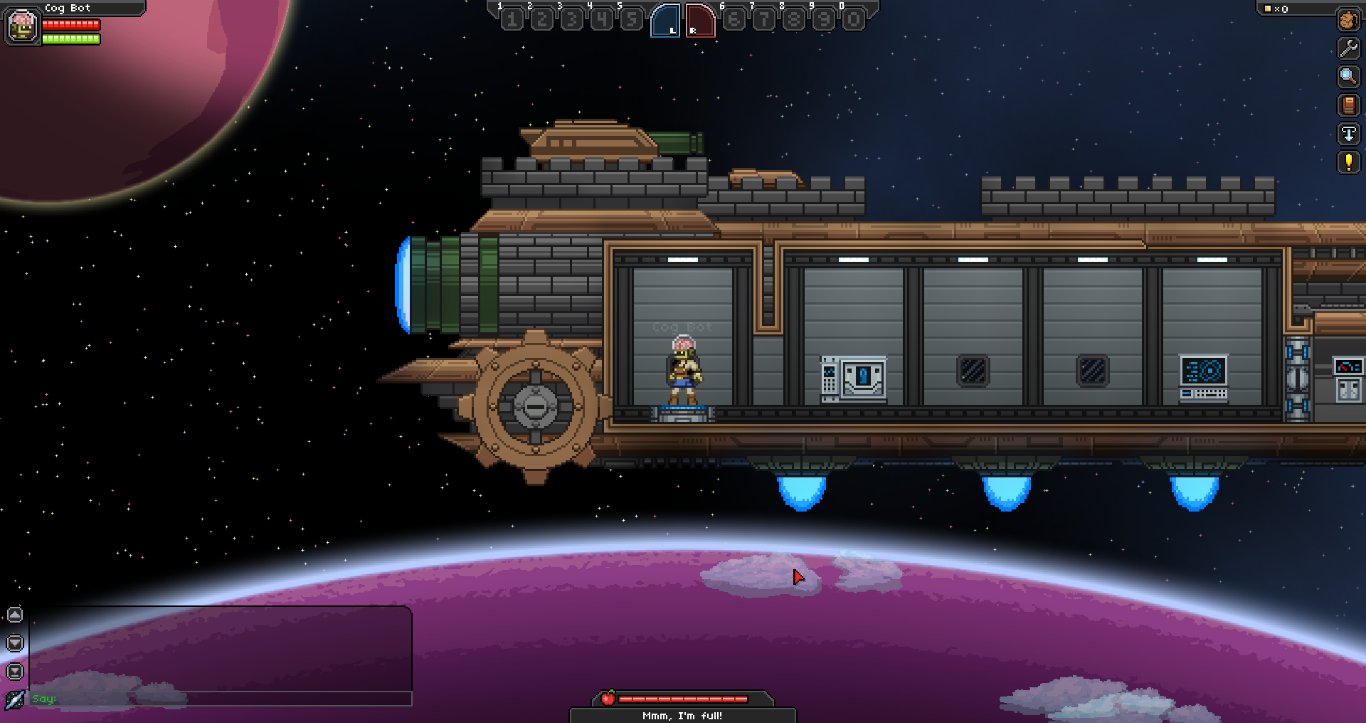Open the red book codex
1366x723 pixels.
click(1348, 105)
